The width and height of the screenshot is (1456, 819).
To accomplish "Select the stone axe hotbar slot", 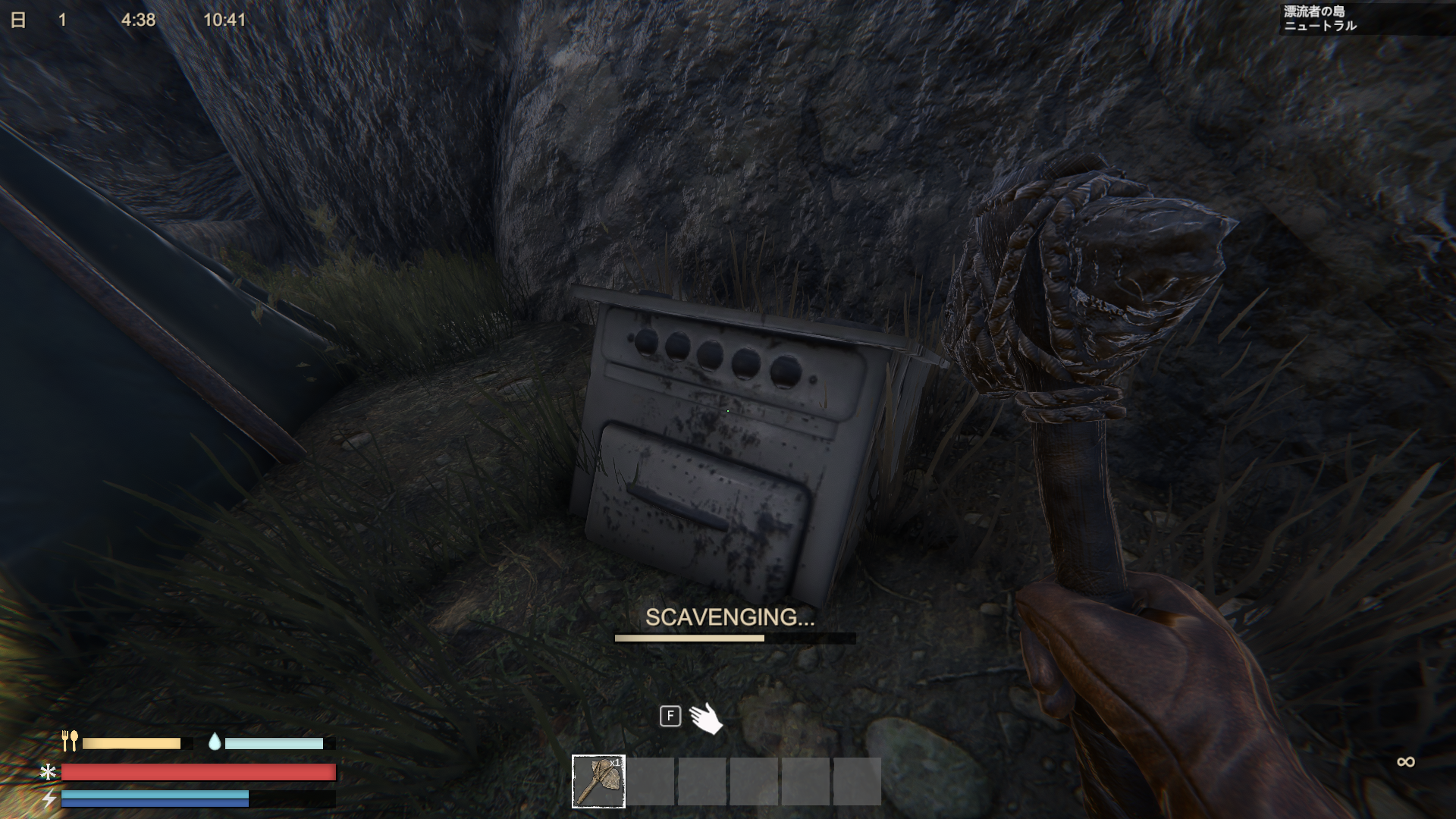I will pyautogui.click(x=598, y=781).
